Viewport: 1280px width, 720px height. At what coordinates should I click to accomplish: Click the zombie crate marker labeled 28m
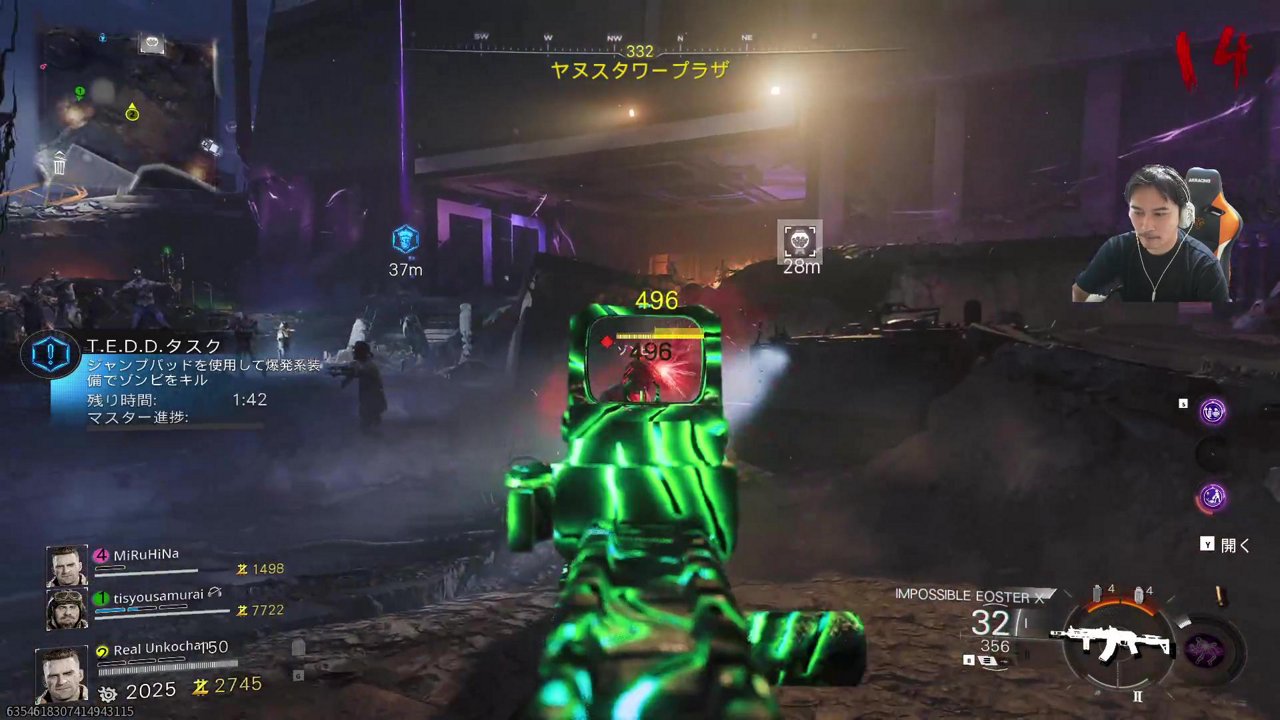pos(798,240)
